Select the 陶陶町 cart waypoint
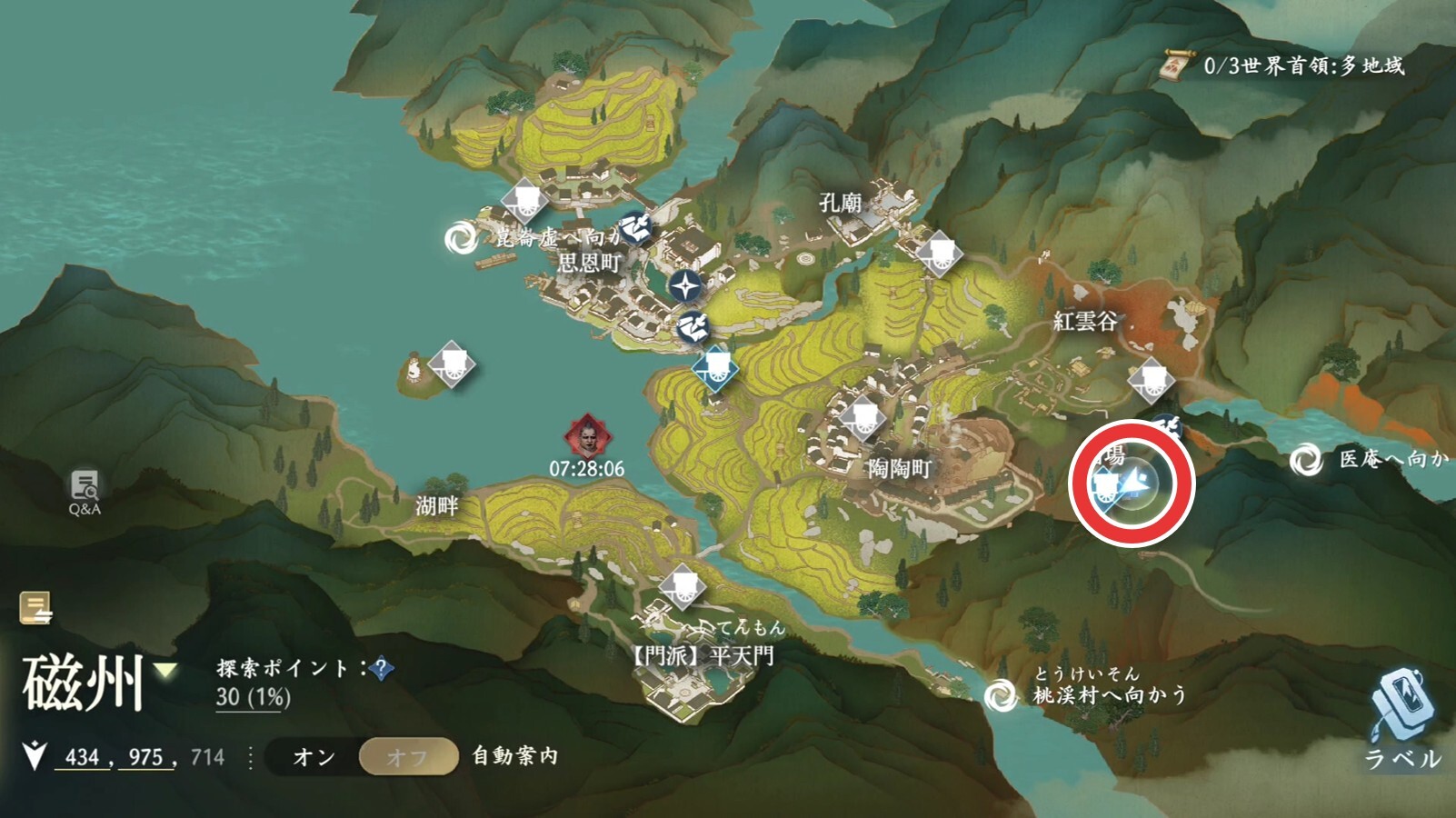The width and height of the screenshot is (1456, 818). click(862, 418)
